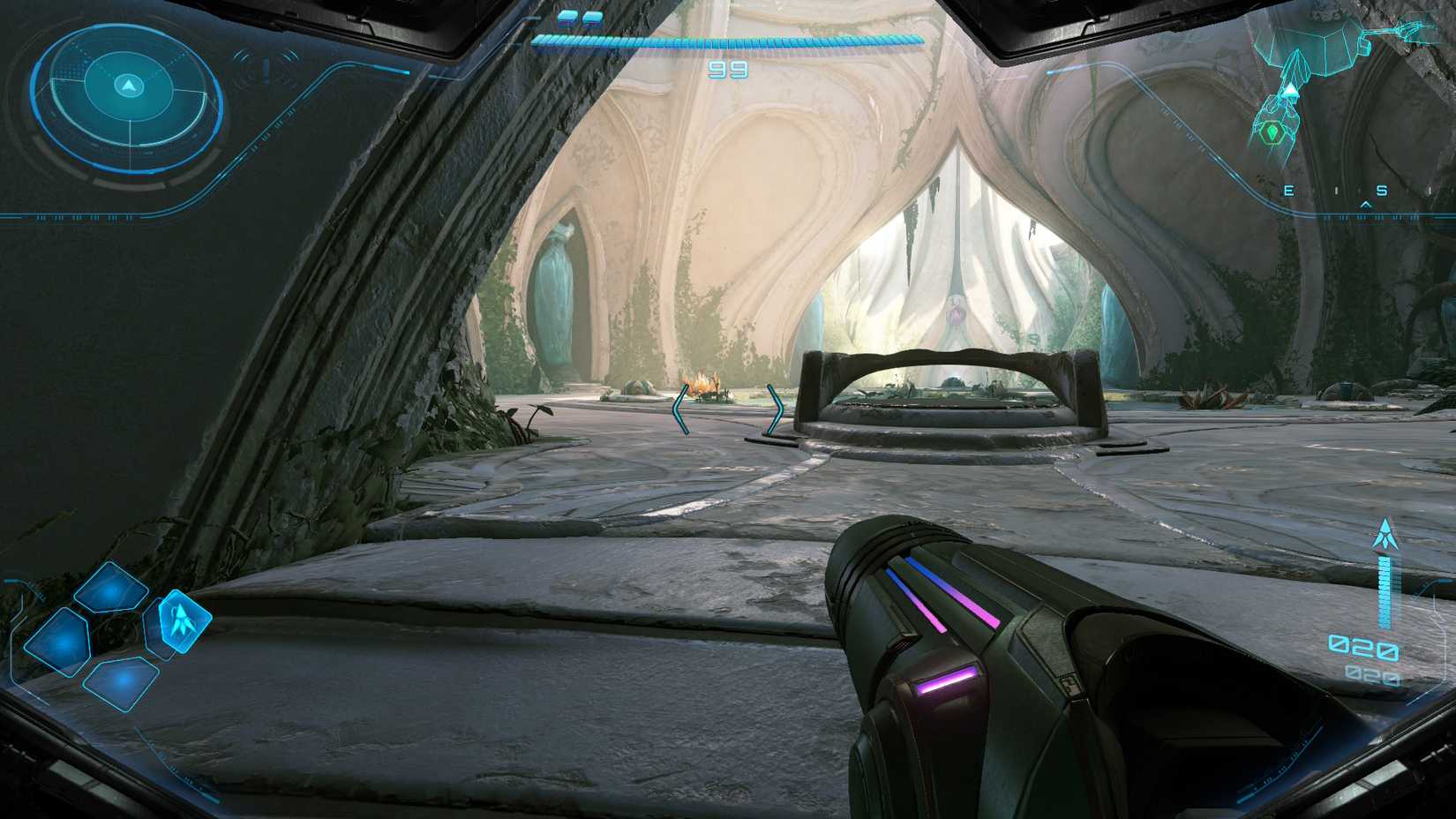
Task: Toggle the top visor slot in the selector
Action: pos(110,589)
